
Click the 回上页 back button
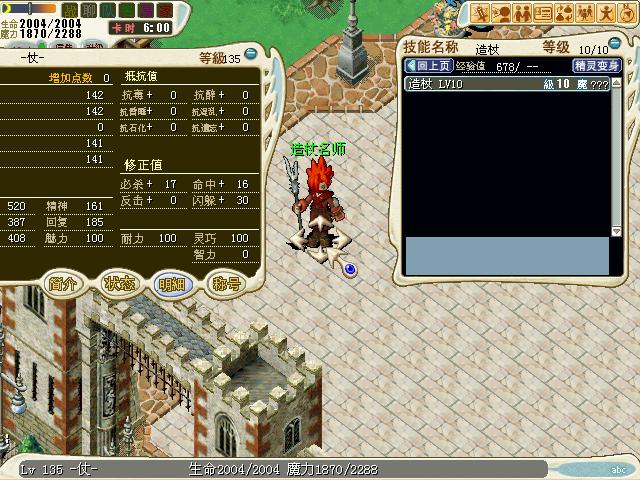click(428, 65)
